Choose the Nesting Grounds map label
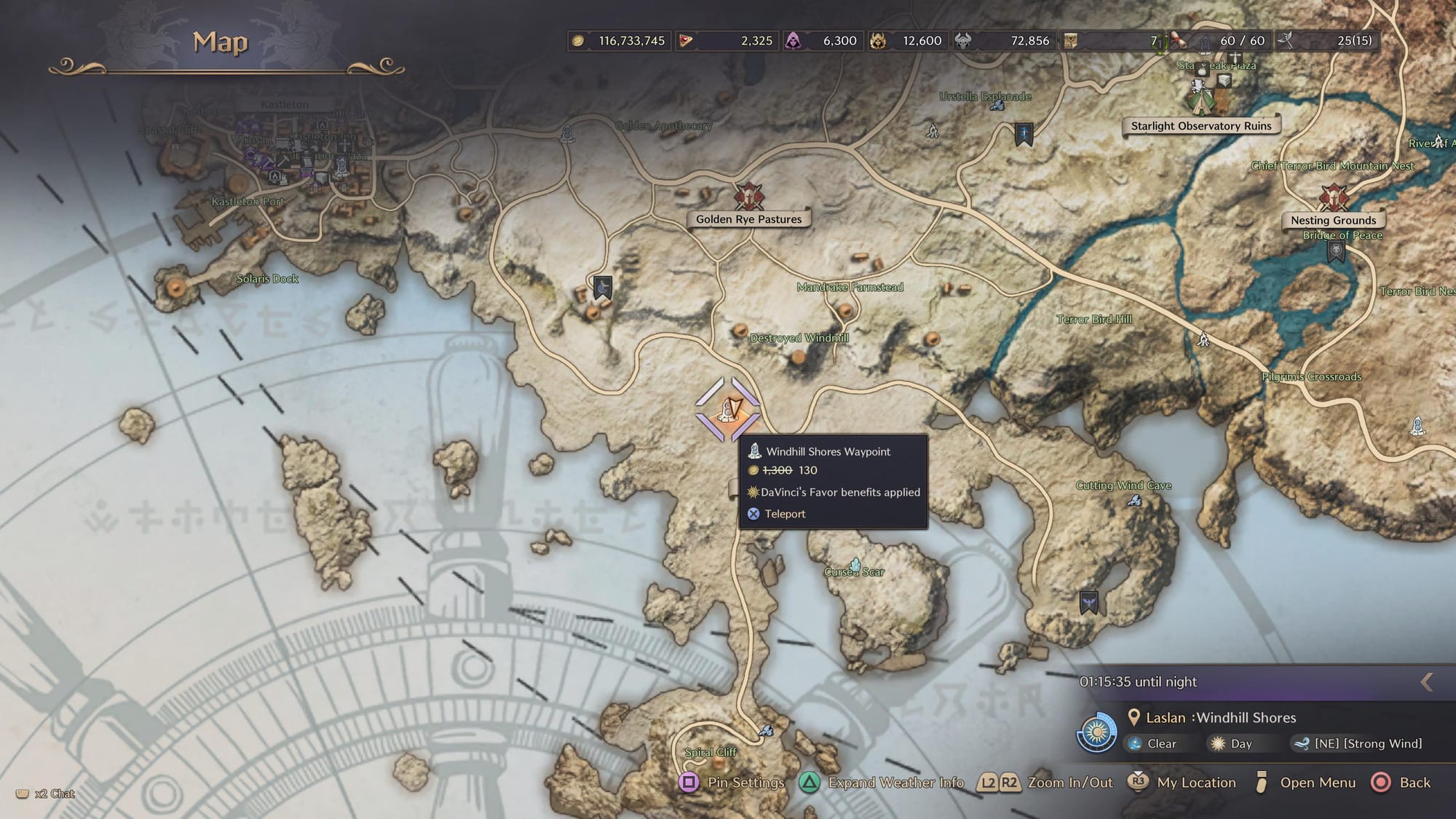The width and height of the screenshot is (1456, 819). (x=1333, y=220)
